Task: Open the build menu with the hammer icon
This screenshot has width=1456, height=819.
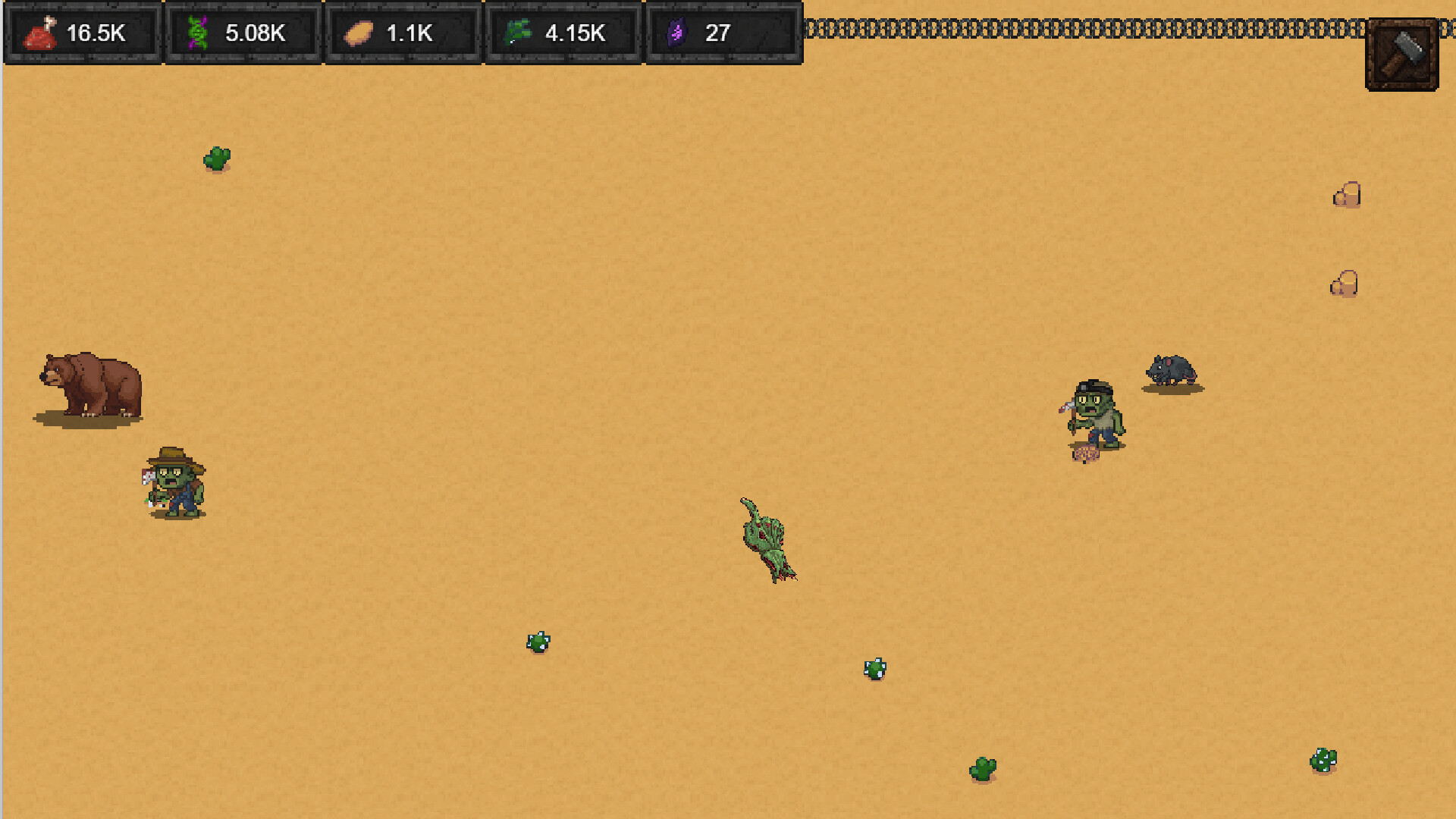Action: click(x=1402, y=54)
